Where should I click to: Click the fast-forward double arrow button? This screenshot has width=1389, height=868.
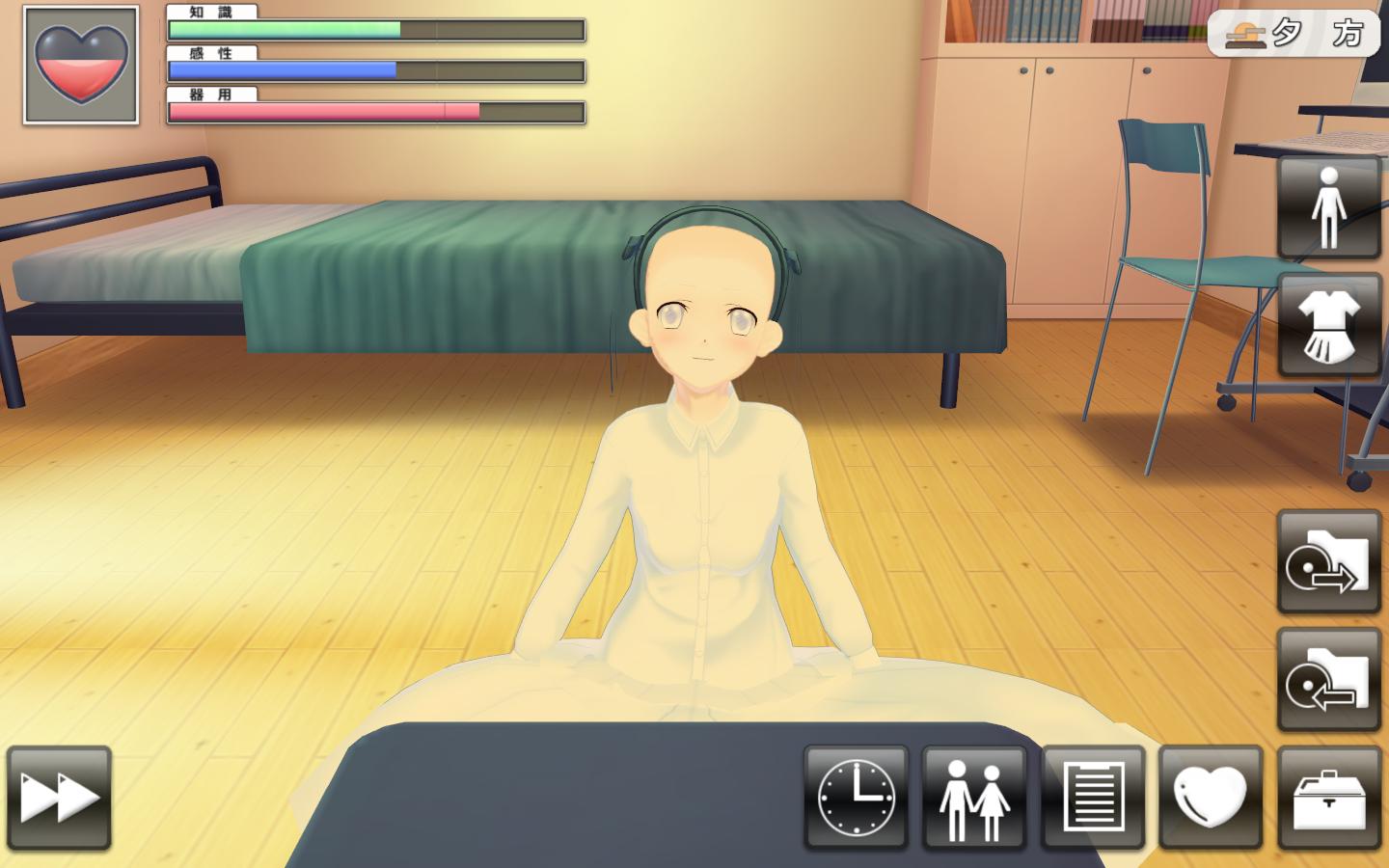pos(59,798)
